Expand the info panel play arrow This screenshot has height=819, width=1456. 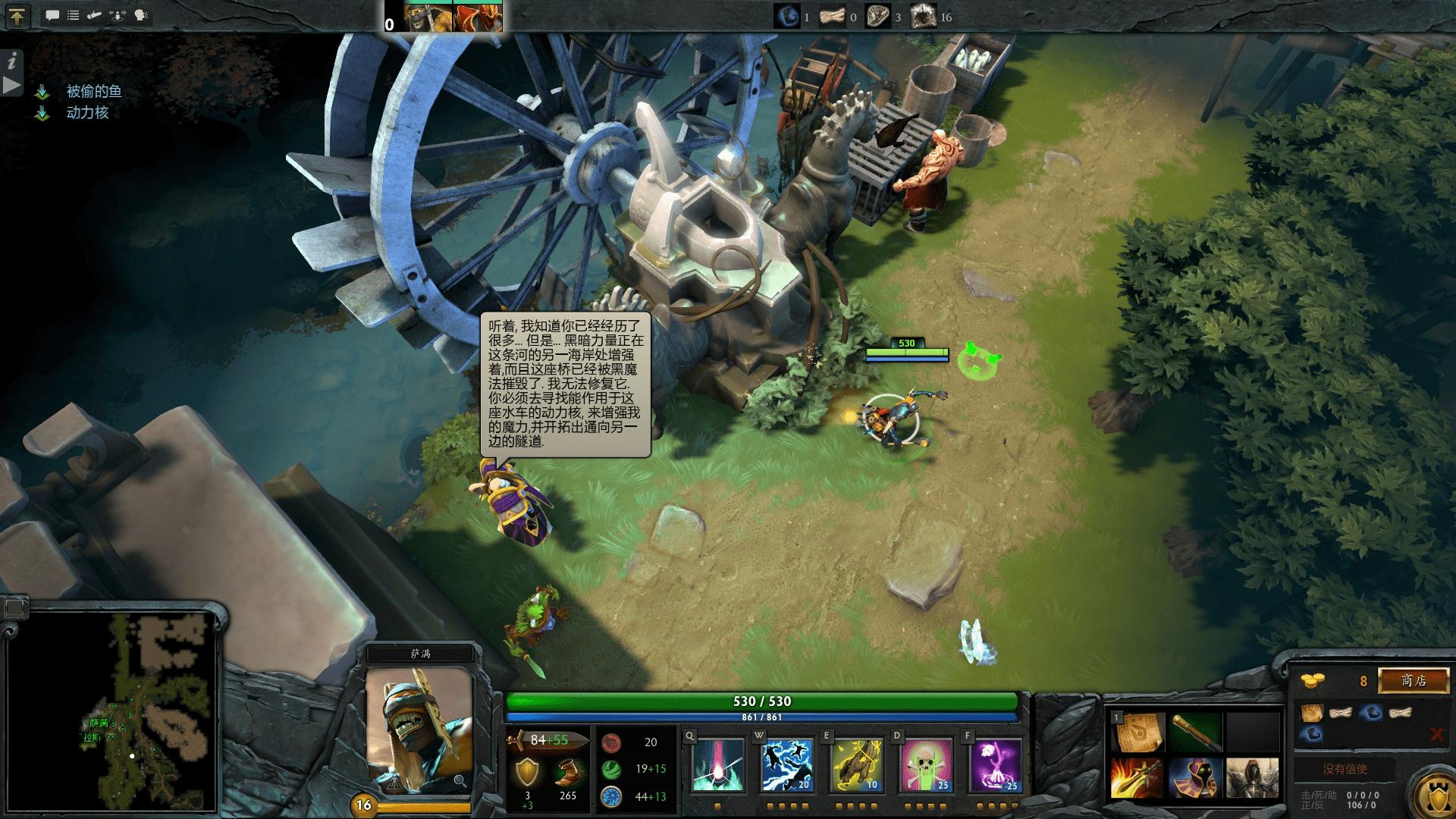point(11,85)
